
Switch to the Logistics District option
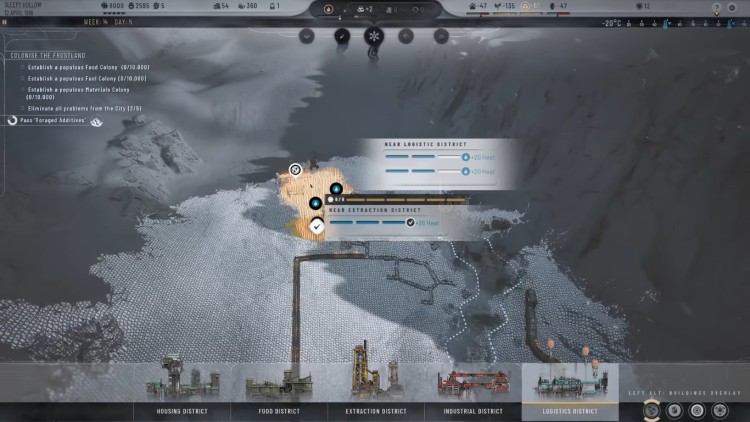point(570,411)
